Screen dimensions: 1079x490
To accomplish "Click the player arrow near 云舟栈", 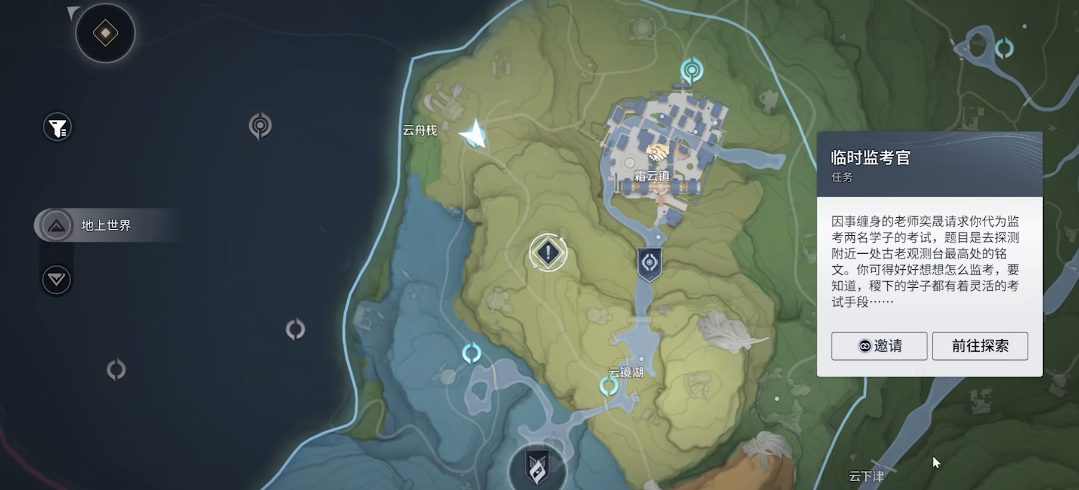I will (x=475, y=134).
